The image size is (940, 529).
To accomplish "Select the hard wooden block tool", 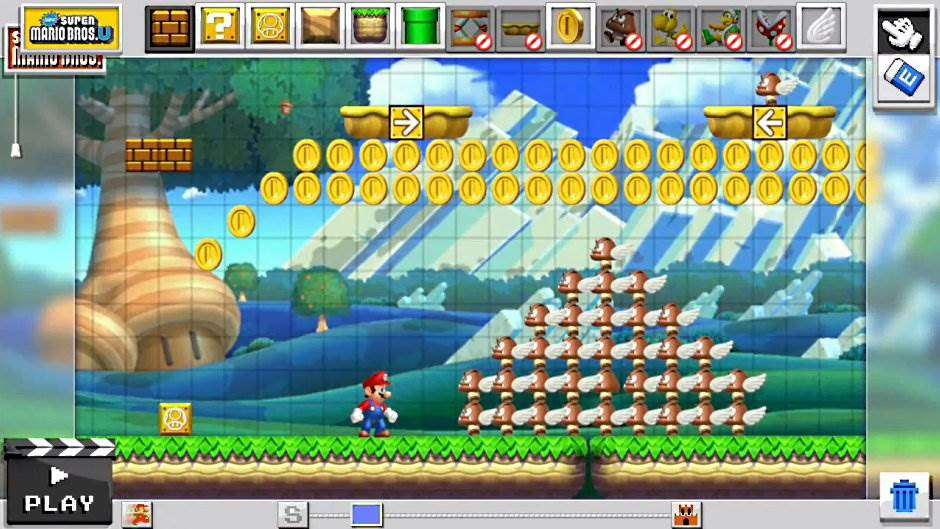I will point(321,27).
